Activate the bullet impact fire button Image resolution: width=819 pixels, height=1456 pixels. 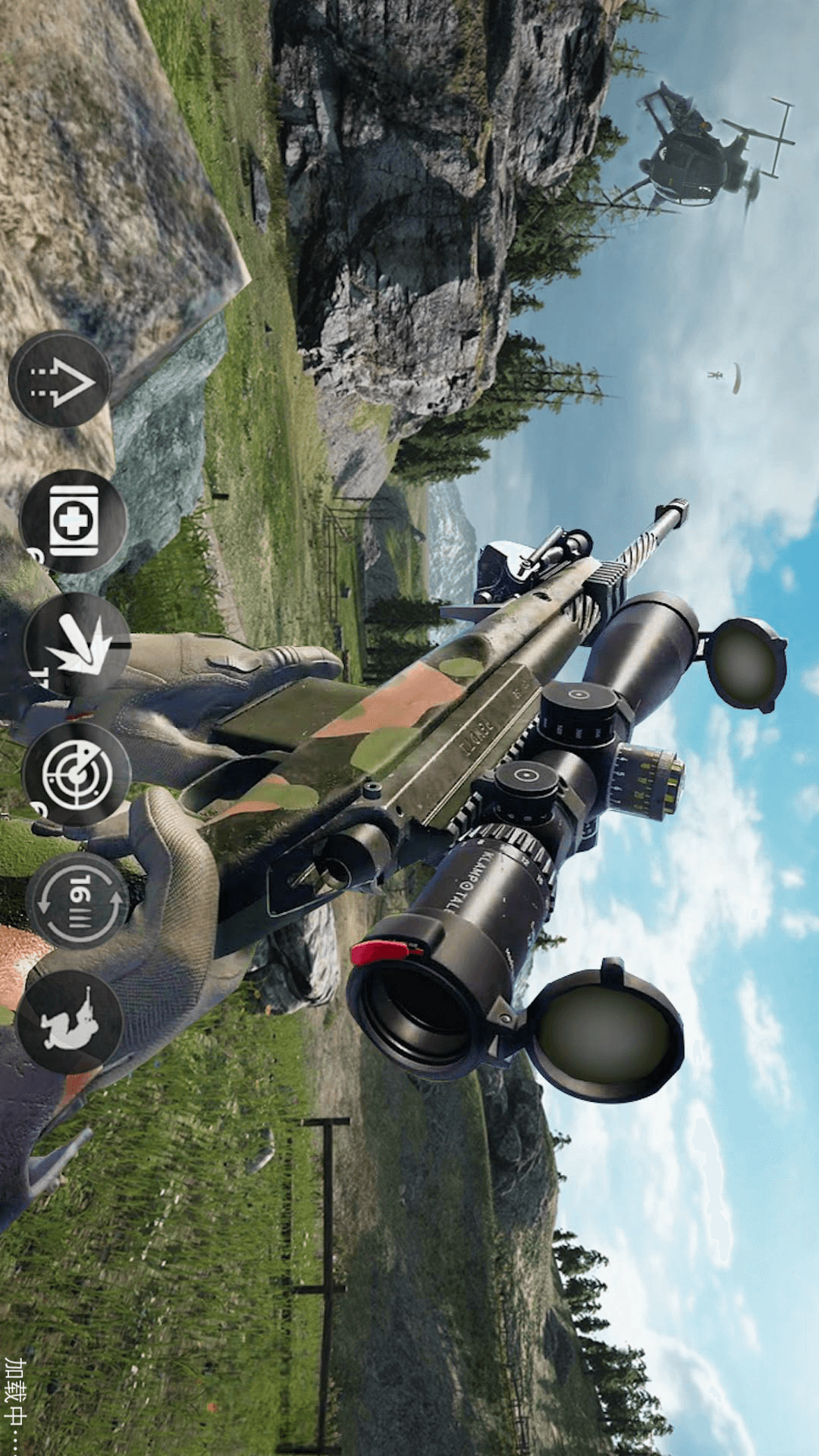[x=76, y=645]
